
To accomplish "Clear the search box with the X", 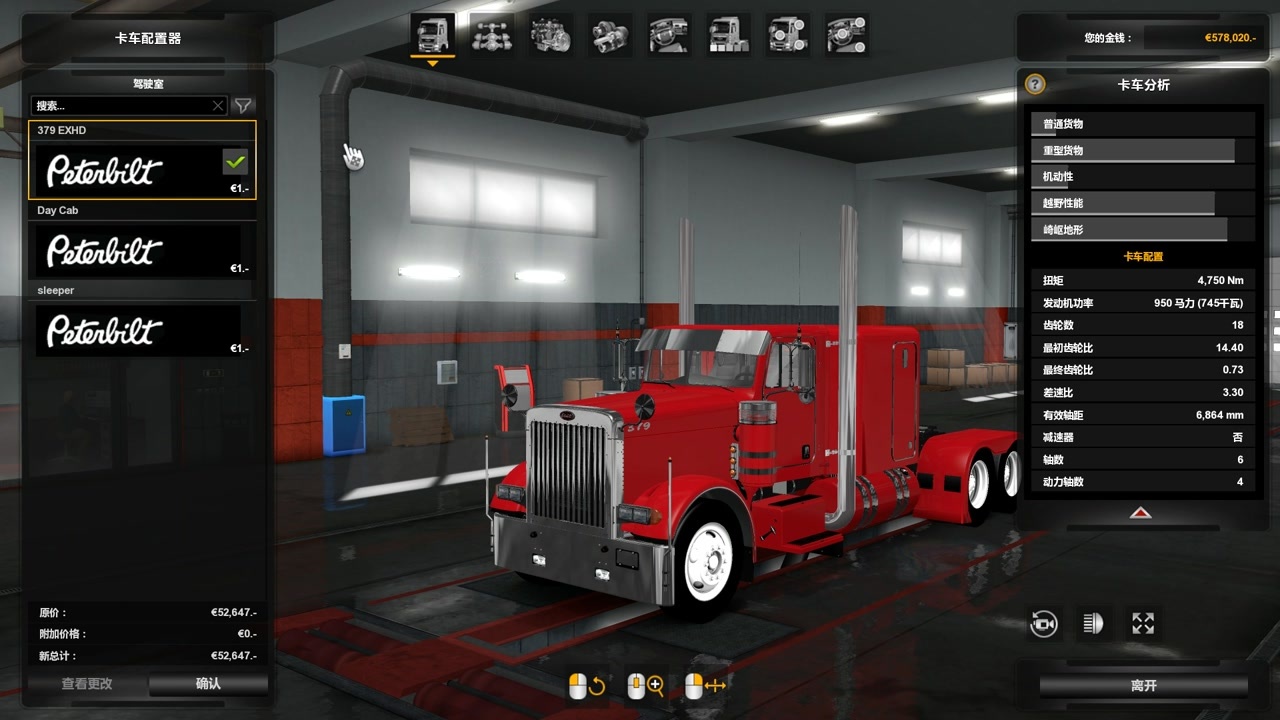I will (218, 106).
